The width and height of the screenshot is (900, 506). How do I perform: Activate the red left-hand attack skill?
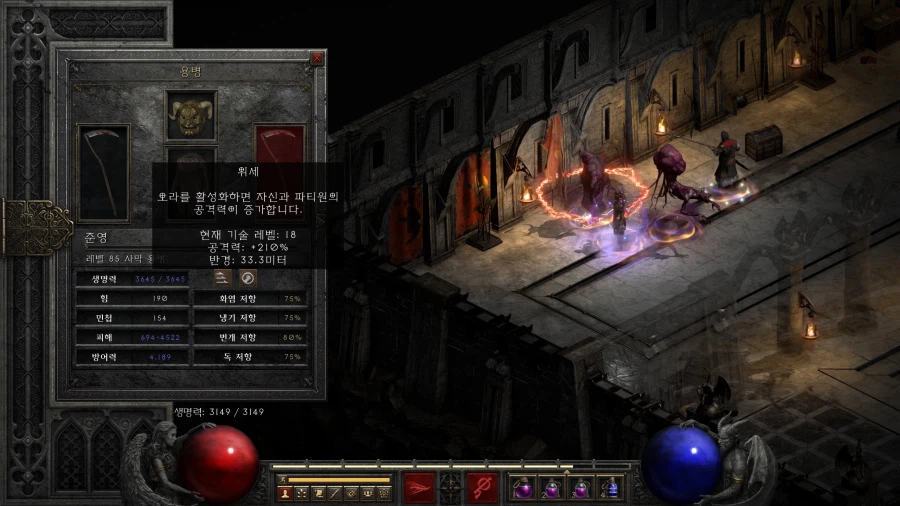click(419, 488)
